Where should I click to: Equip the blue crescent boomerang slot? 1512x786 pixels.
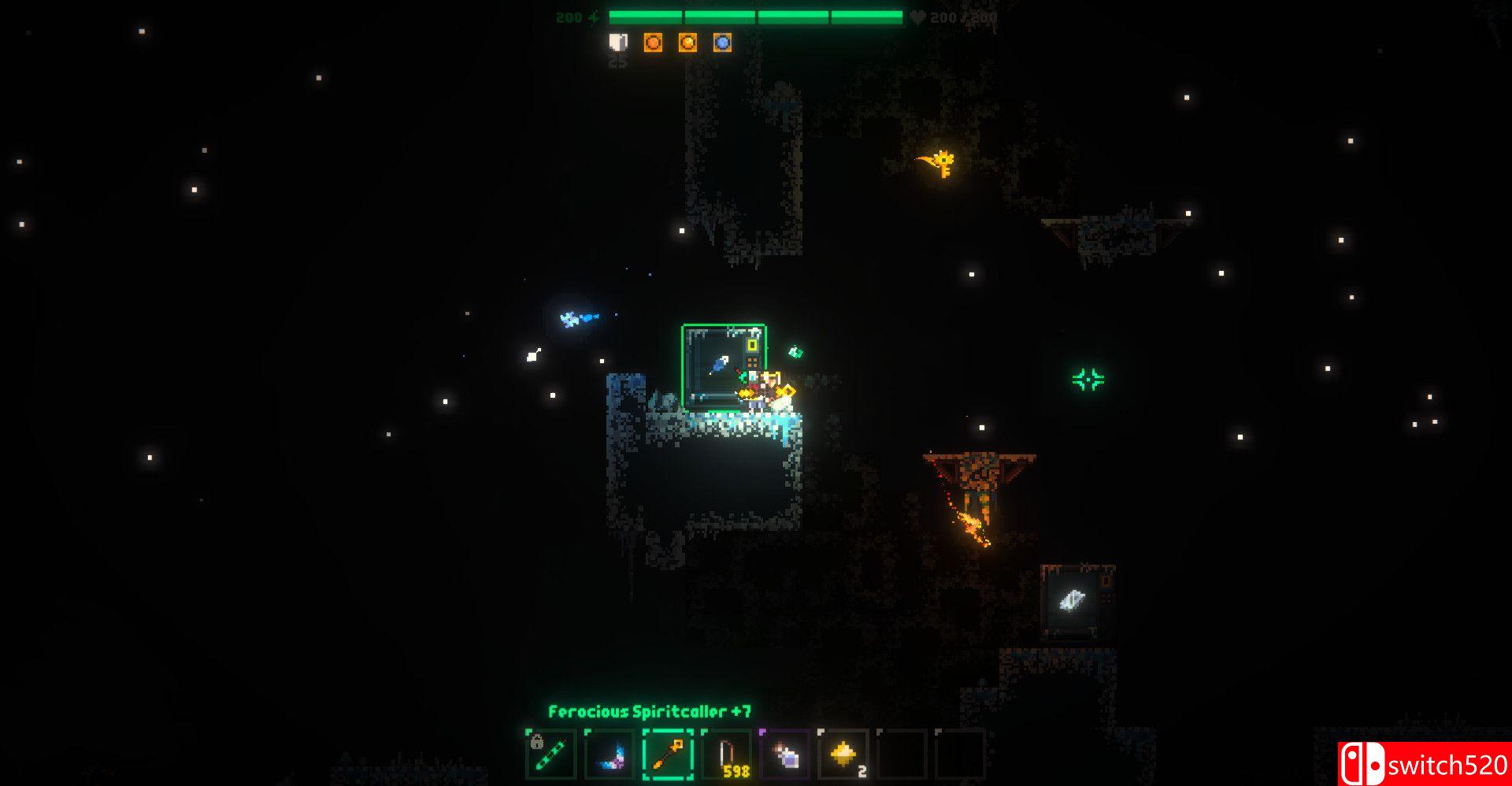[x=610, y=754]
